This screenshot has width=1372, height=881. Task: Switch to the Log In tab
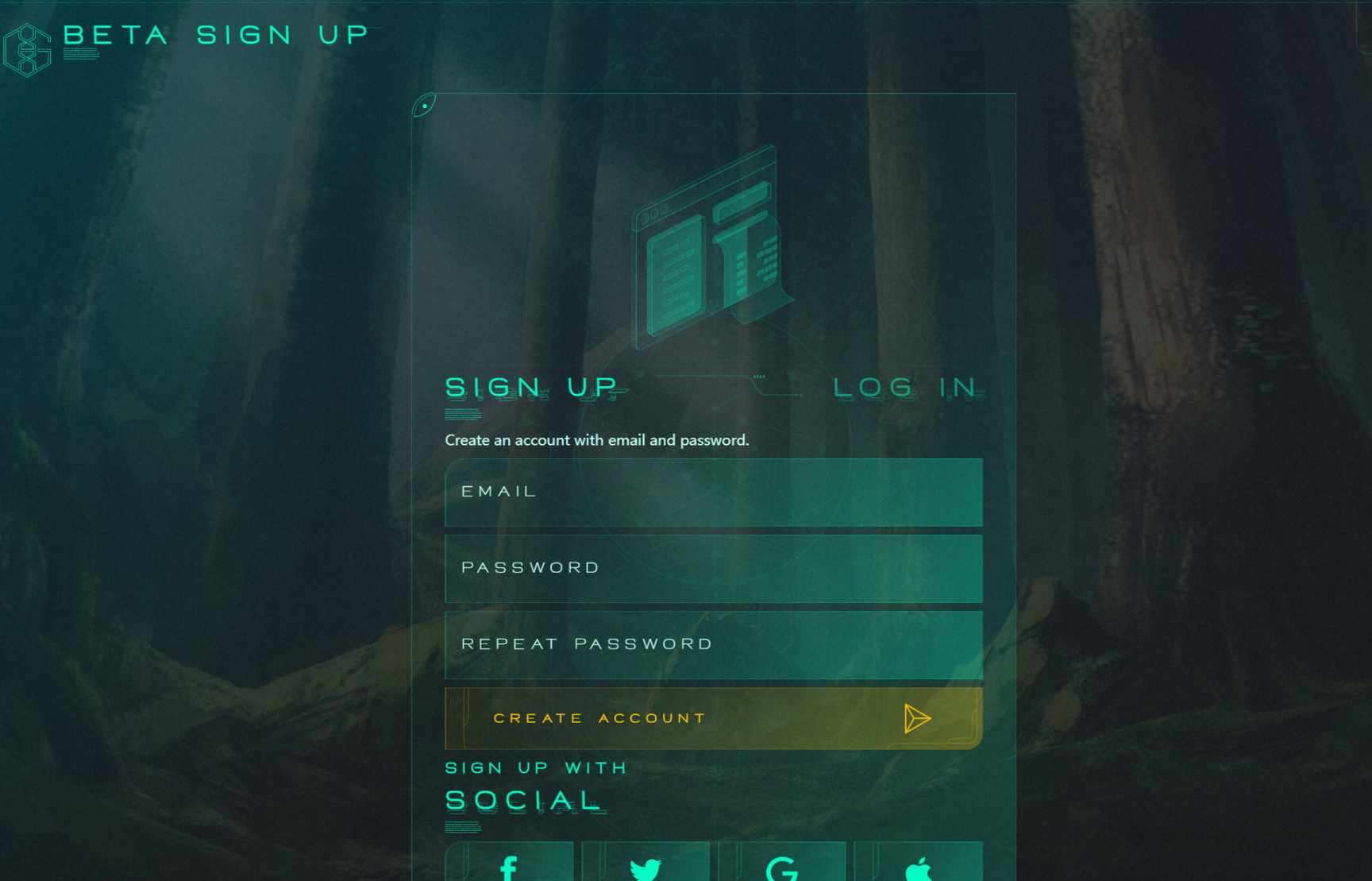click(906, 387)
